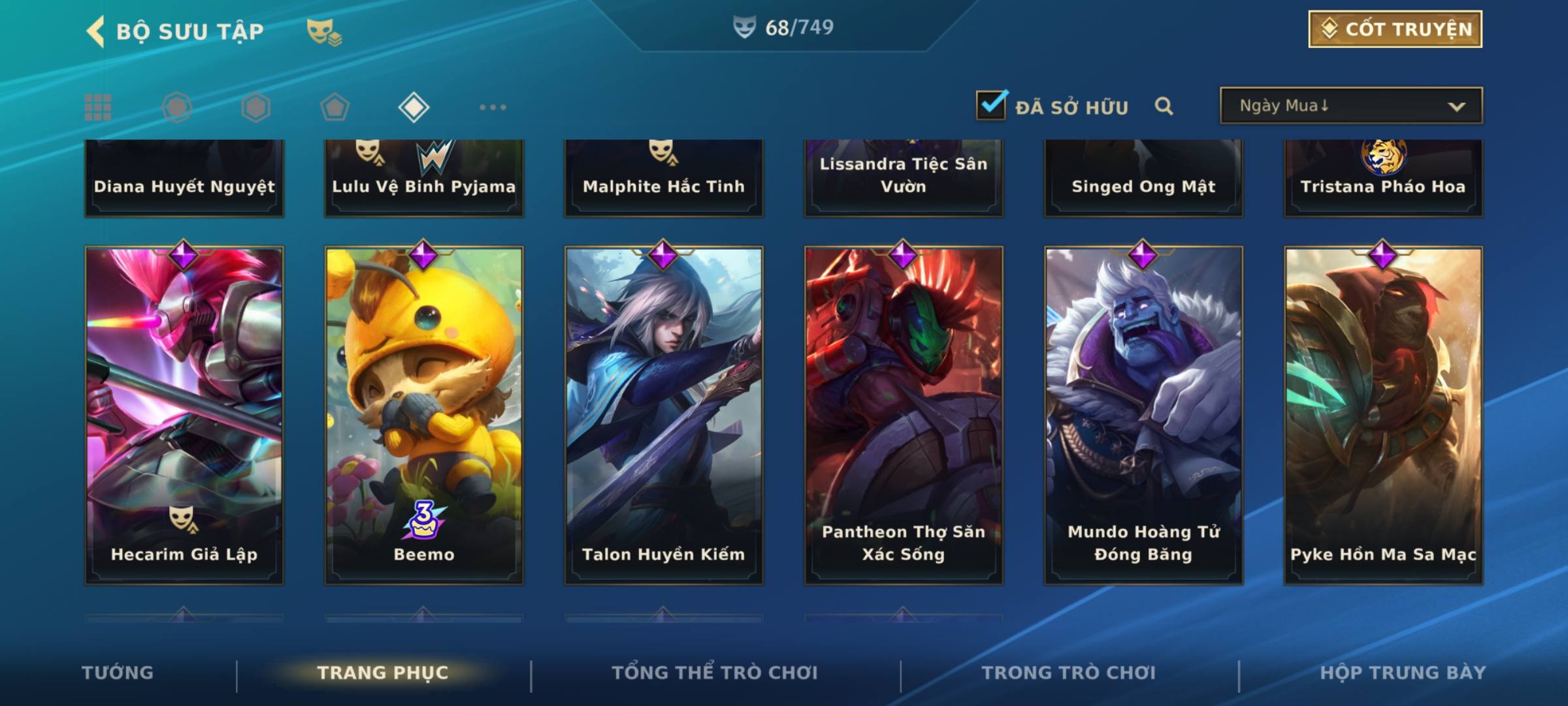The height and width of the screenshot is (706, 1568).
Task: Go to the Hộp Trưng Bày tab
Action: [x=1403, y=673]
